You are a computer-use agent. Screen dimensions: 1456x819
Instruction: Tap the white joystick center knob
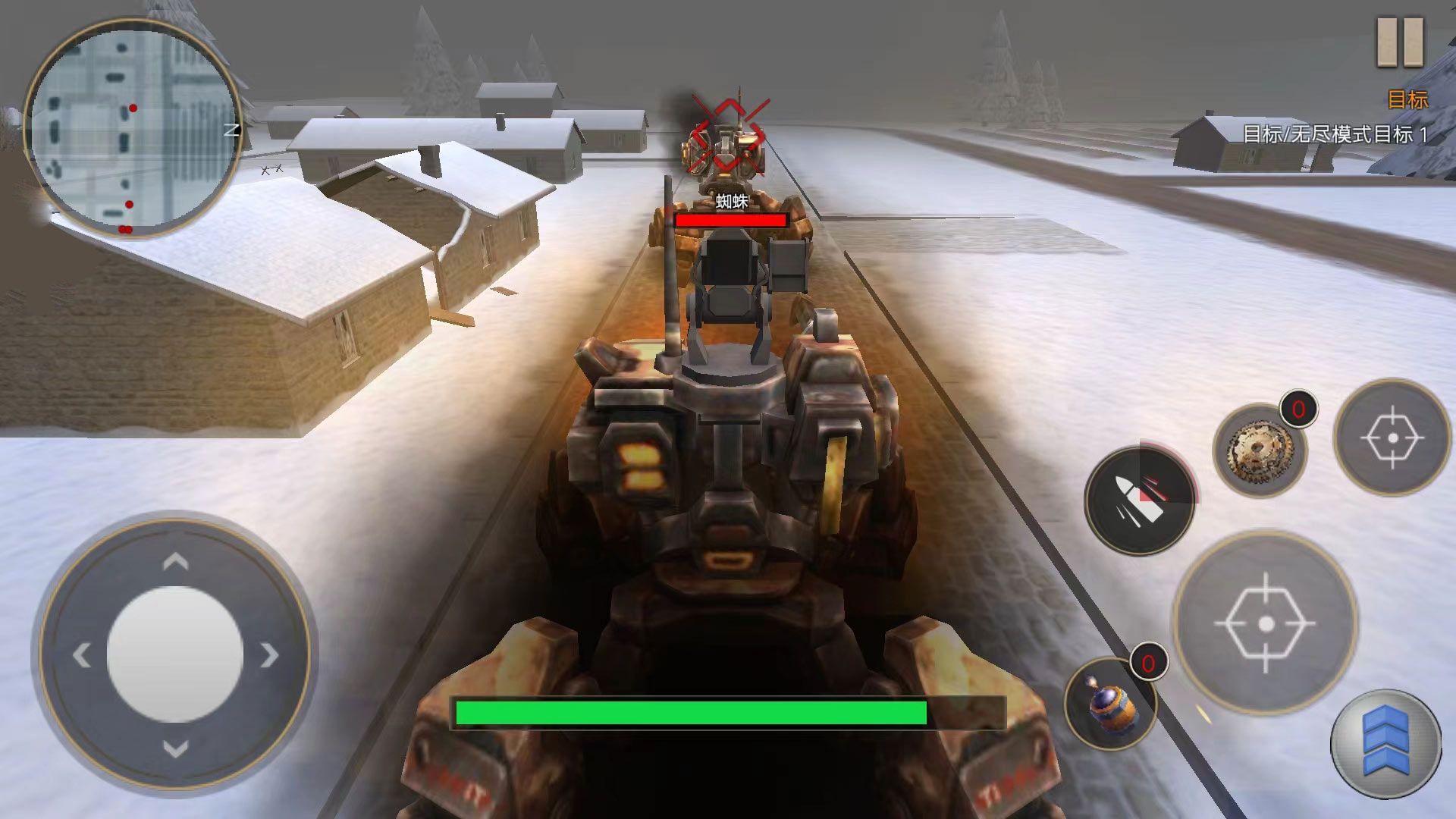[175, 654]
